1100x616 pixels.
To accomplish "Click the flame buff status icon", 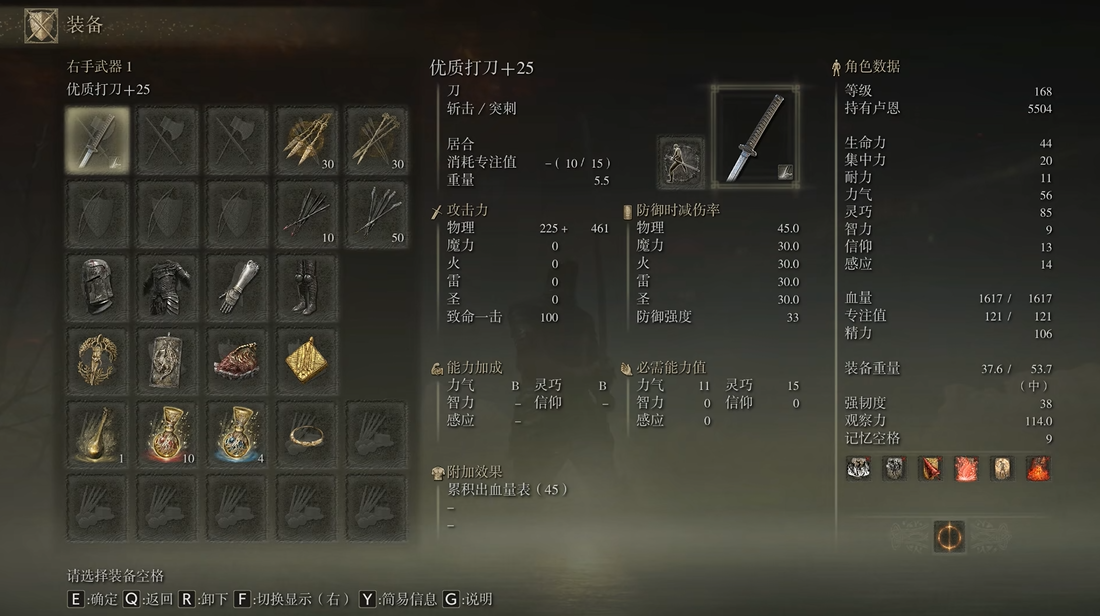I will click(1038, 468).
